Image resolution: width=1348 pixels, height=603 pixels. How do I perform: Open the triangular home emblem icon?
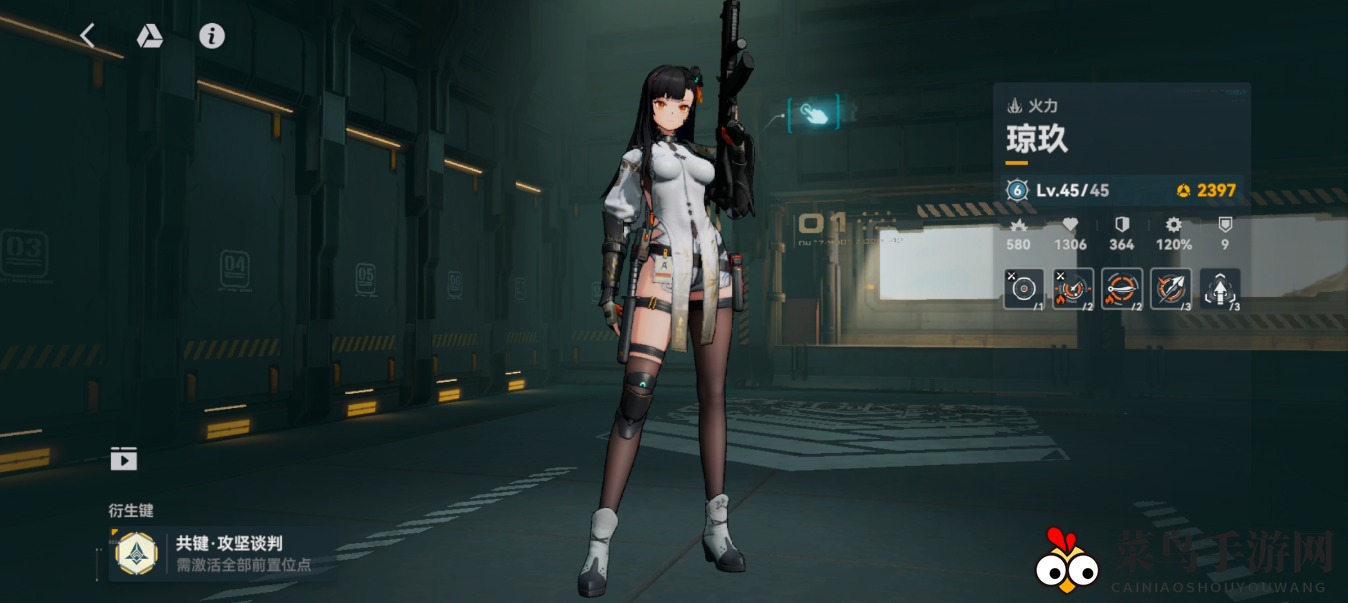coord(150,36)
